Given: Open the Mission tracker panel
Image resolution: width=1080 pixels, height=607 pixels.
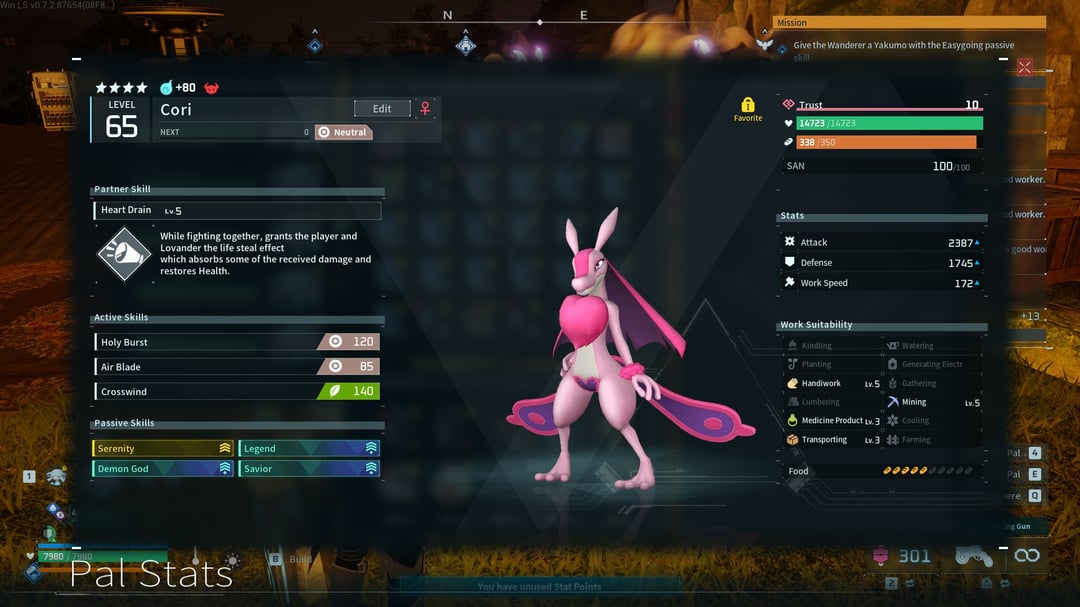Looking at the screenshot, I should [x=909, y=22].
